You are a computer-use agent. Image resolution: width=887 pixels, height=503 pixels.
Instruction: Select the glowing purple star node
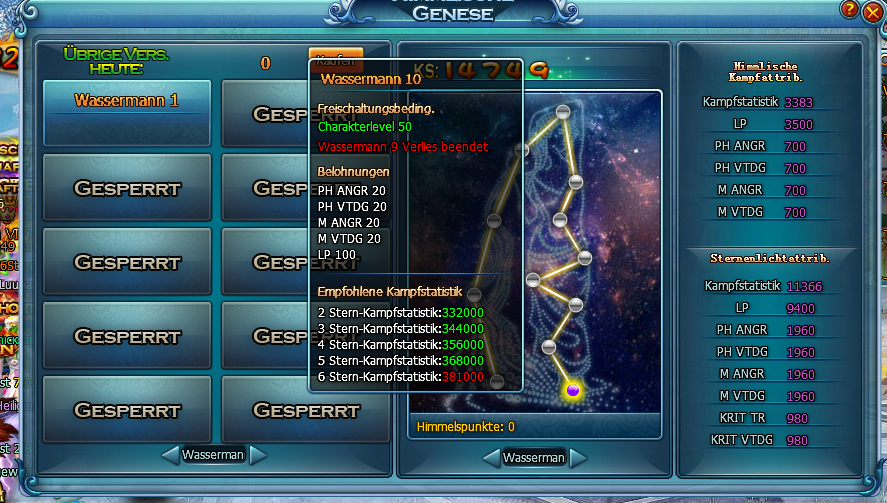pos(573,389)
